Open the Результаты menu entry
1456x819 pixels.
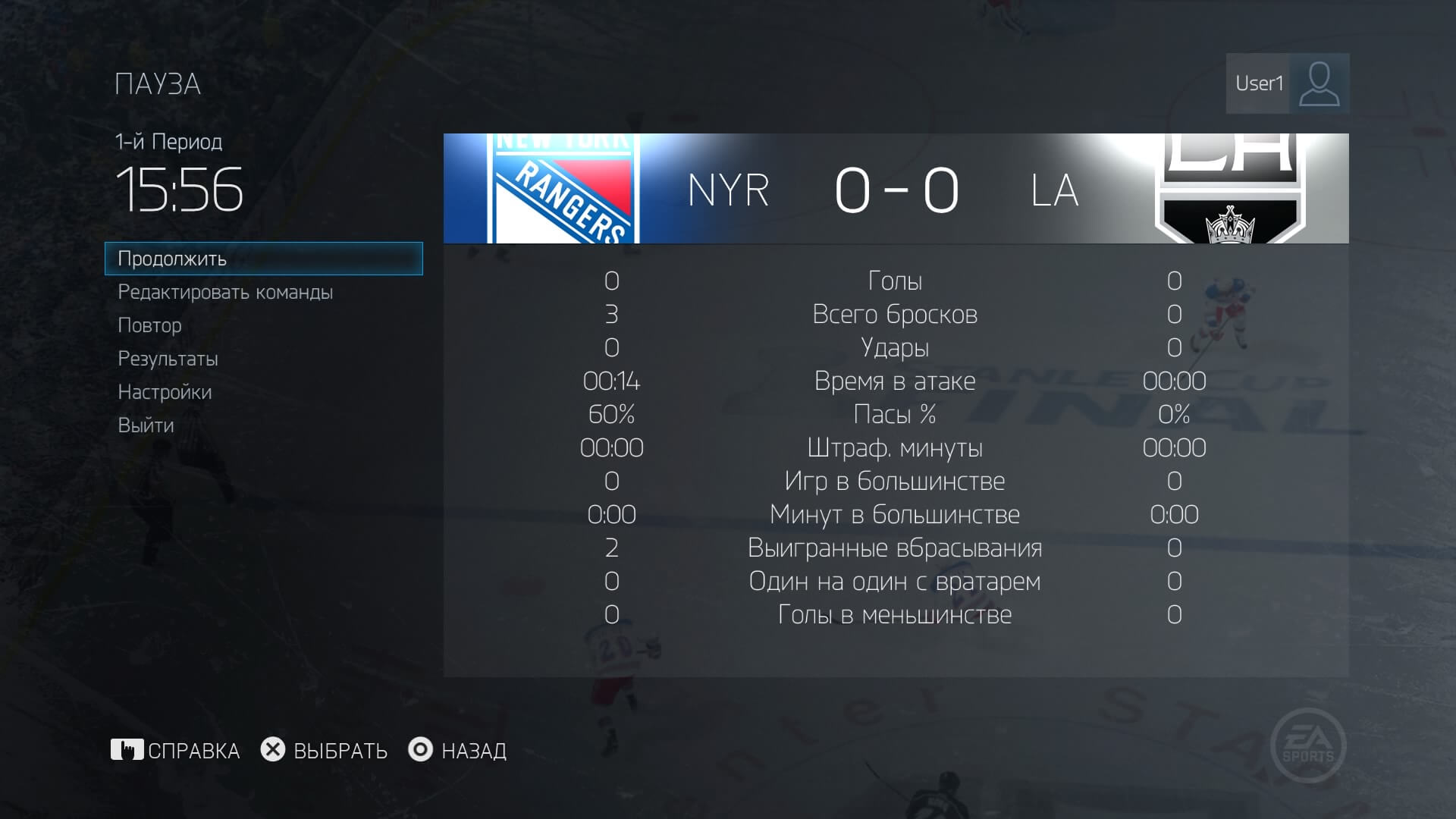[168, 359]
